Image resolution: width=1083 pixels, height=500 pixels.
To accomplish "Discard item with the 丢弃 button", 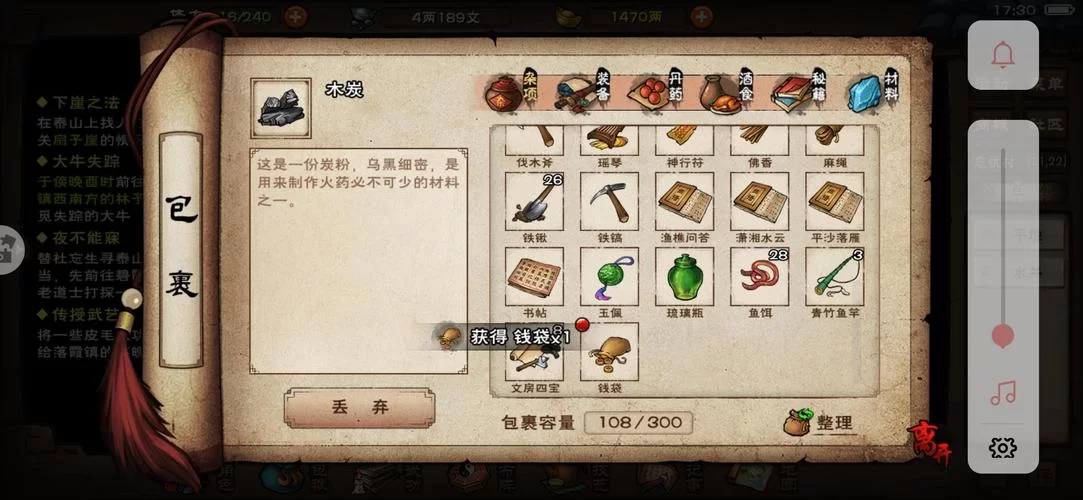I will [359, 408].
